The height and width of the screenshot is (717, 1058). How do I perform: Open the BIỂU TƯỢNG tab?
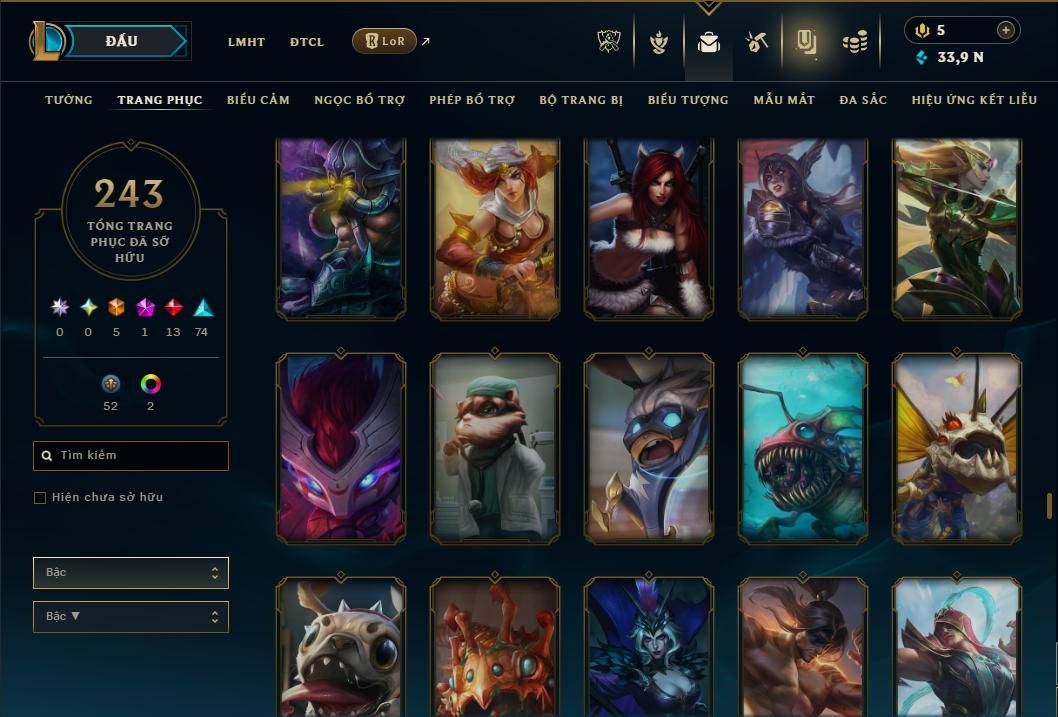point(688,100)
